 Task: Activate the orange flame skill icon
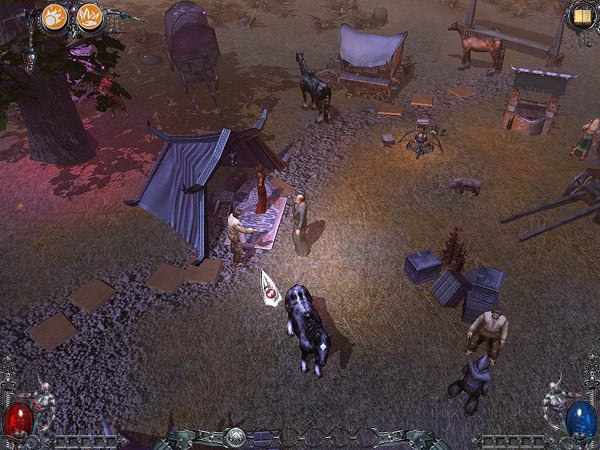pyautogui.click(x=89, y=17)
